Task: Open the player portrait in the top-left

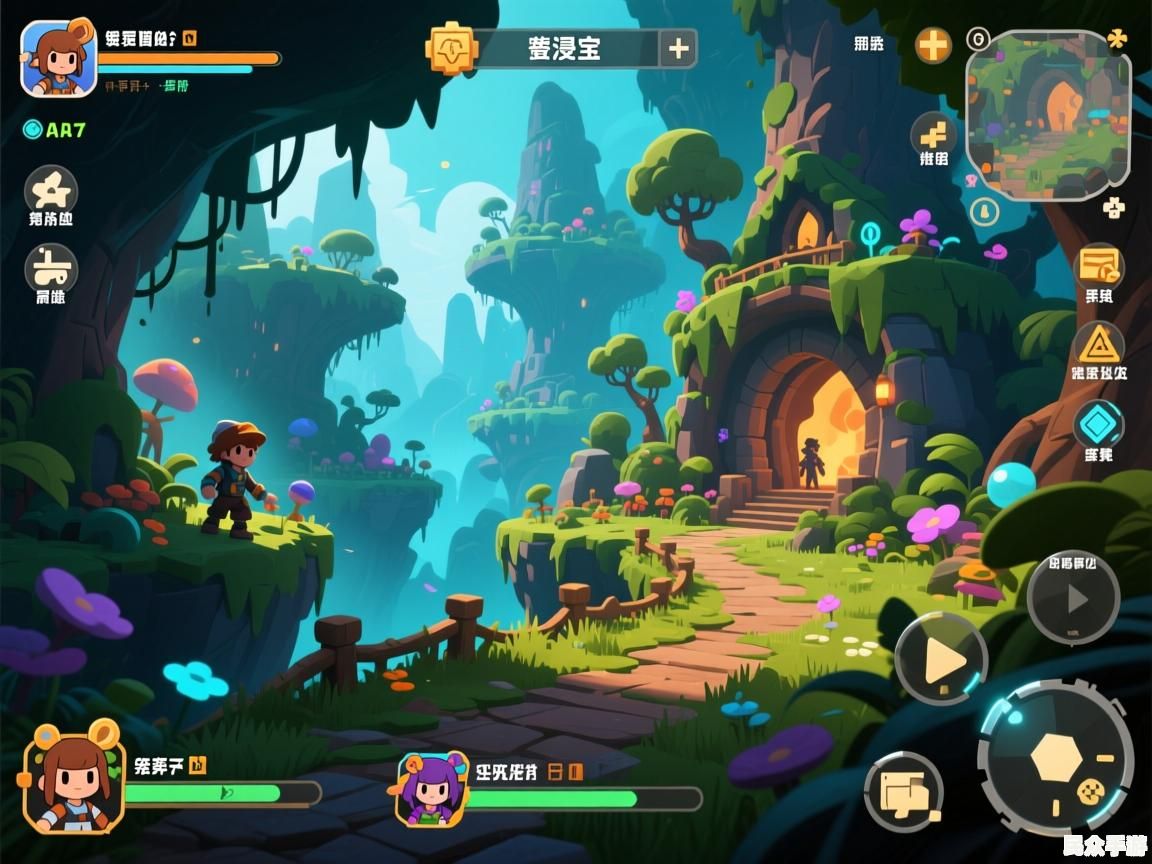Action: (58, 59)
